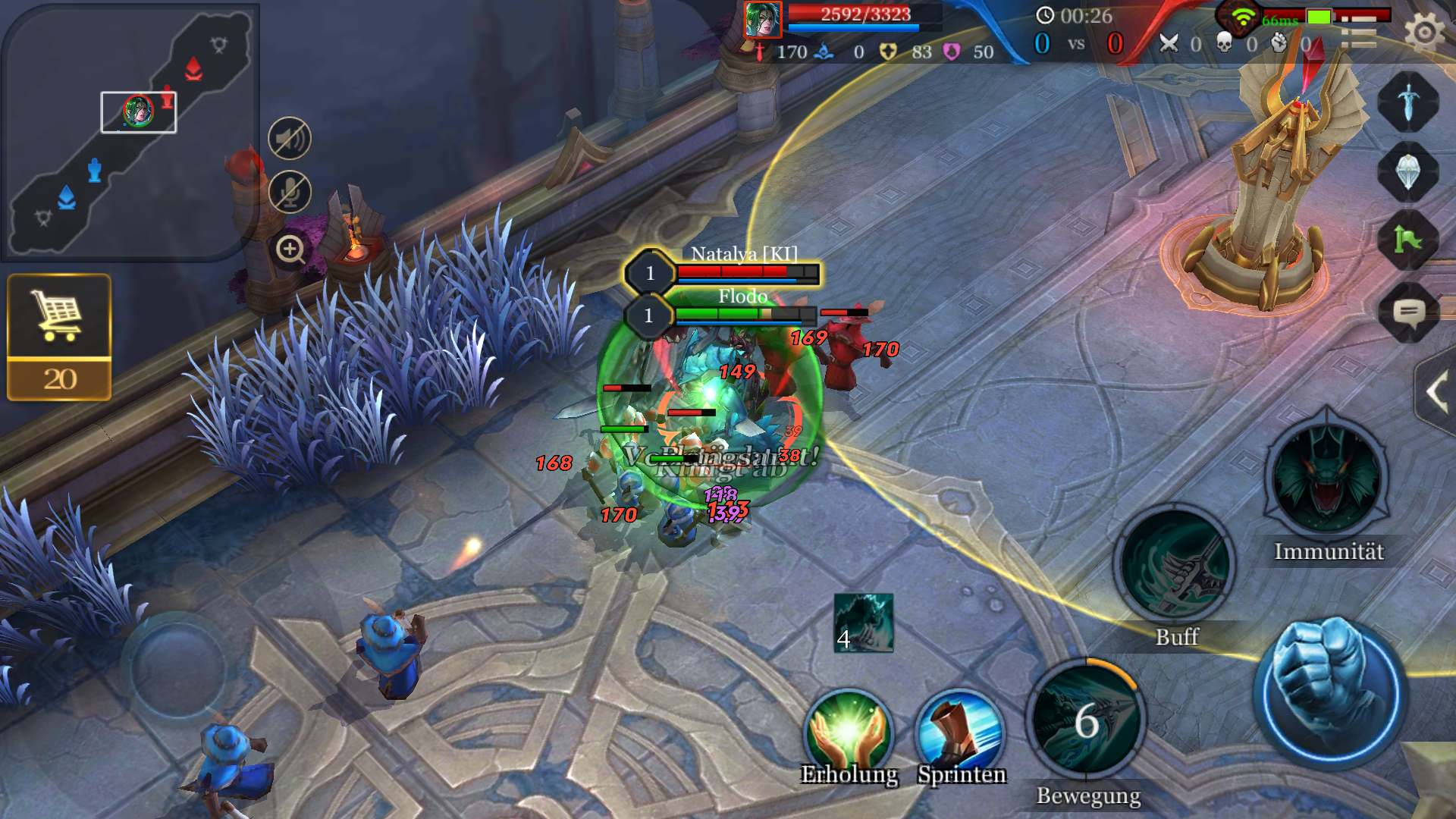The width and height of the screenshot is (1456, 819).
Task: Tap the minimap
Action: coord(129,133)
